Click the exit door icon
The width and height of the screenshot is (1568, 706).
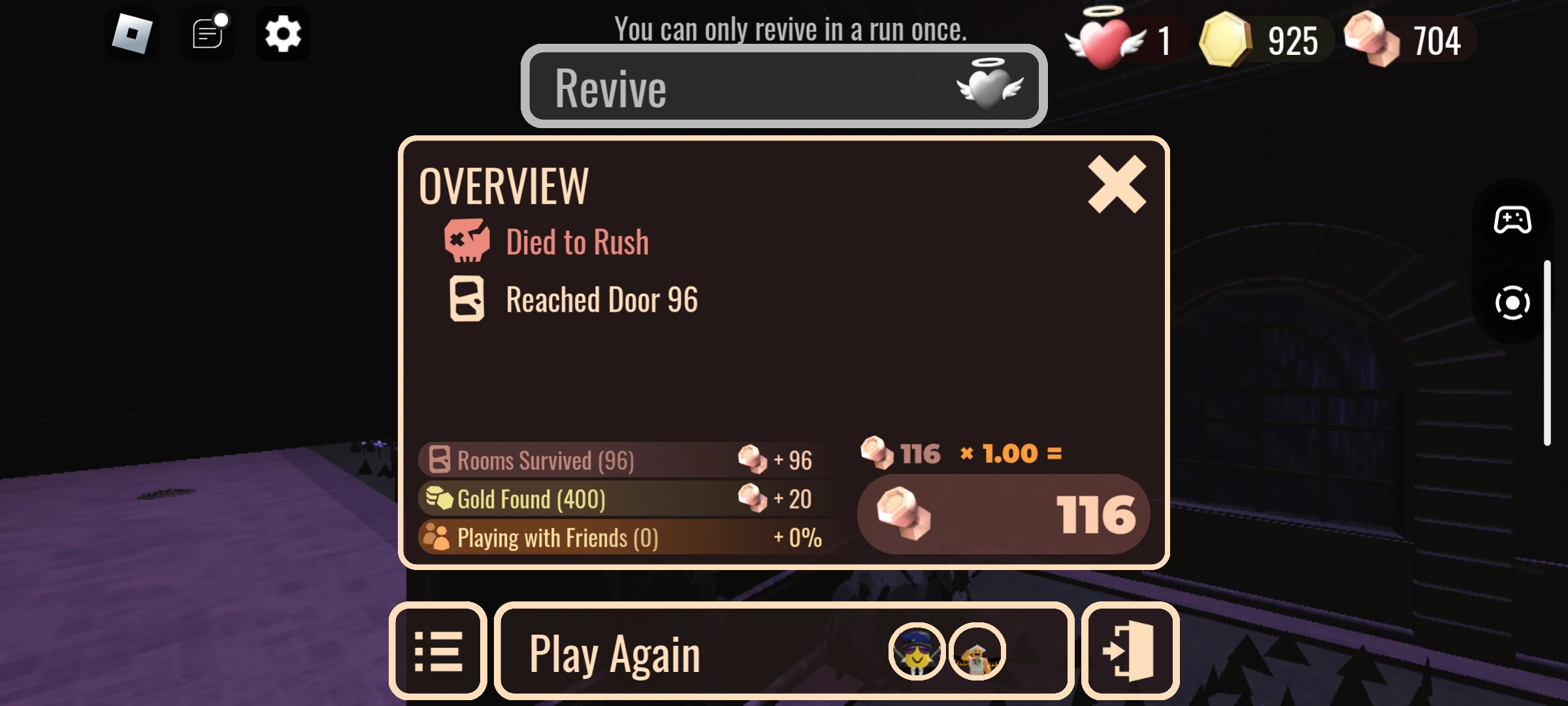point(1130,652)
